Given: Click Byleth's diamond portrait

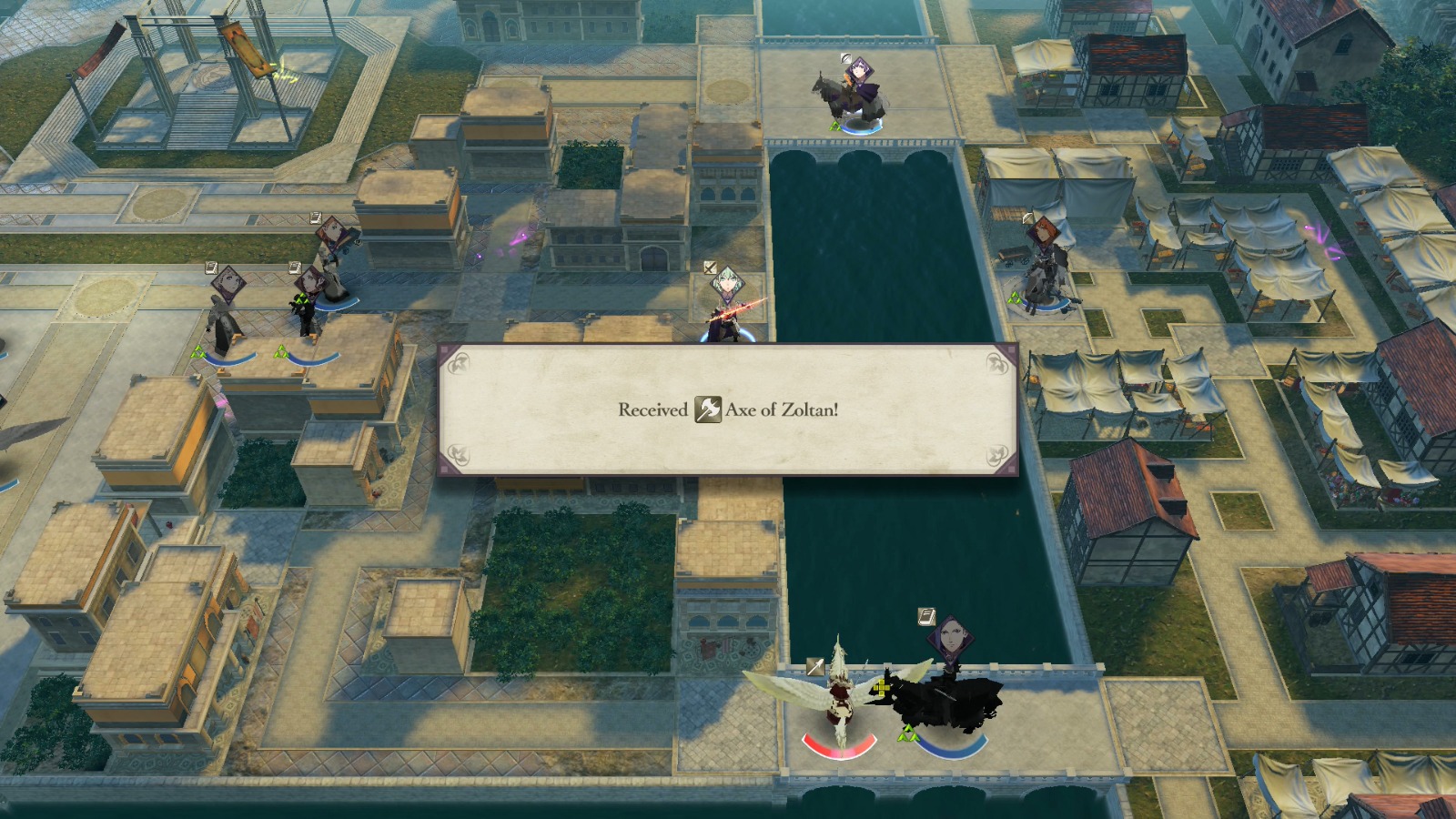Looking at the screenshot, I should pos(728,284).
